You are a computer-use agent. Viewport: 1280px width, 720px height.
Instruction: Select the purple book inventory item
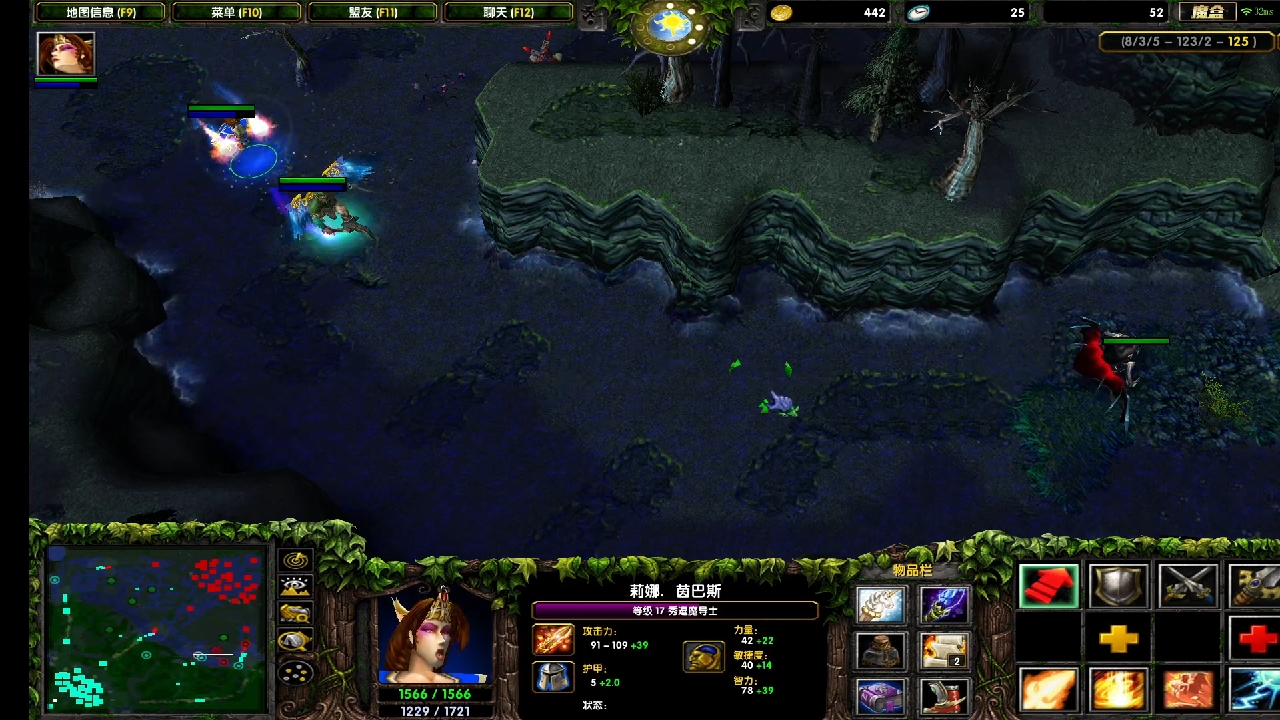(x=881, y=695)
